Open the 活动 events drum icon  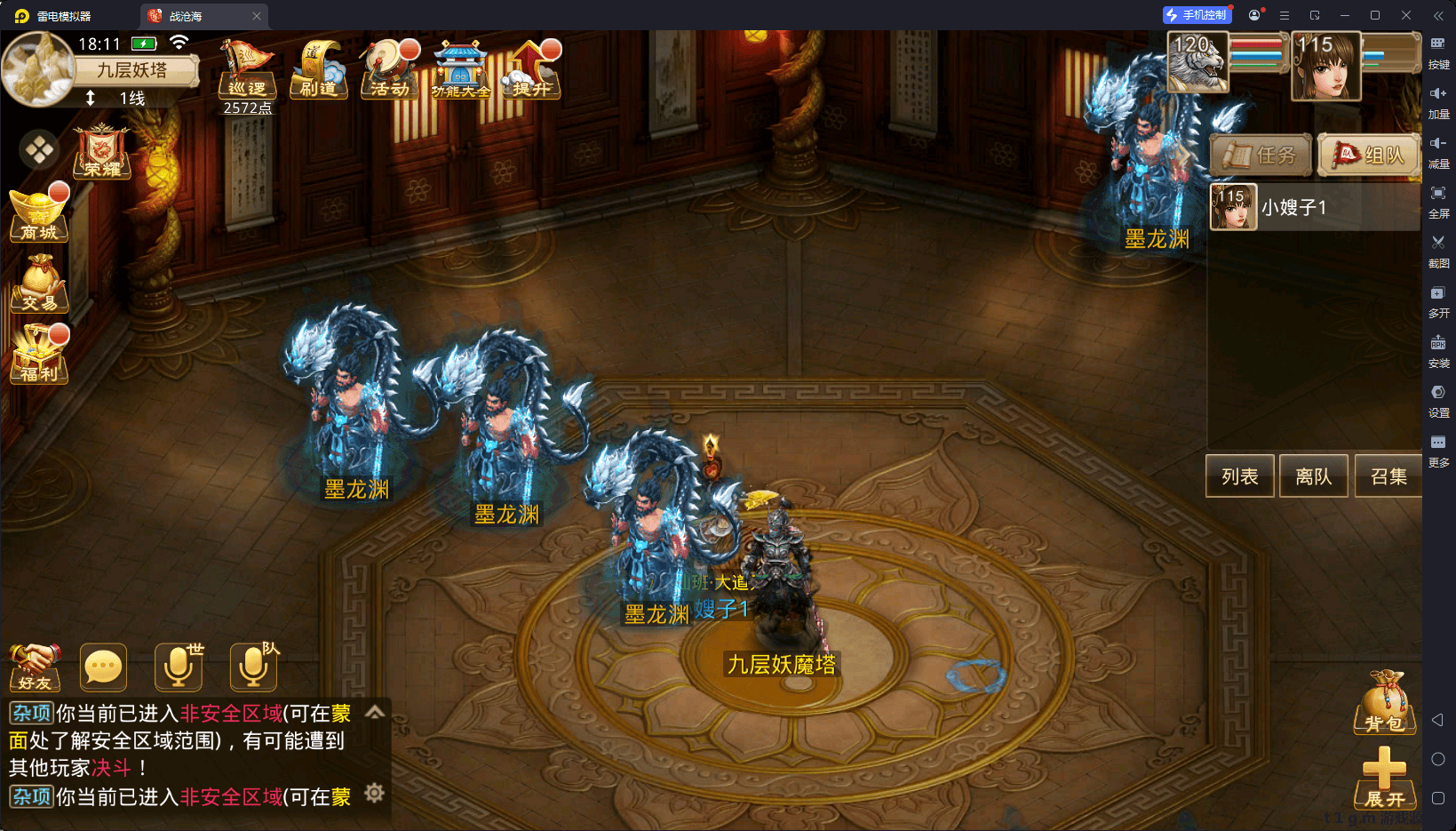(x=389, y=69)
